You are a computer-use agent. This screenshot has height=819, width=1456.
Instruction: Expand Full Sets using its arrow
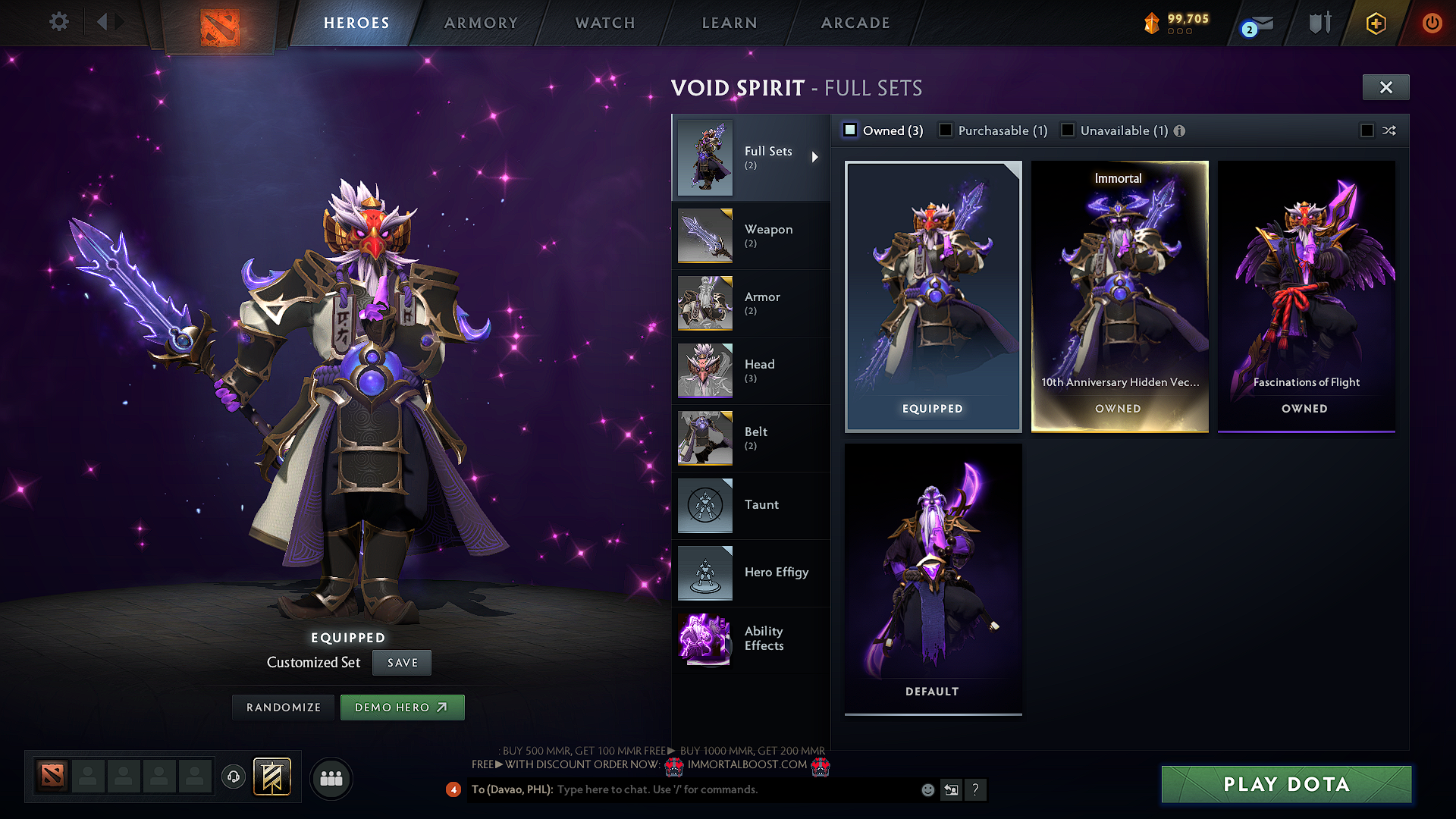pos(817,157)
